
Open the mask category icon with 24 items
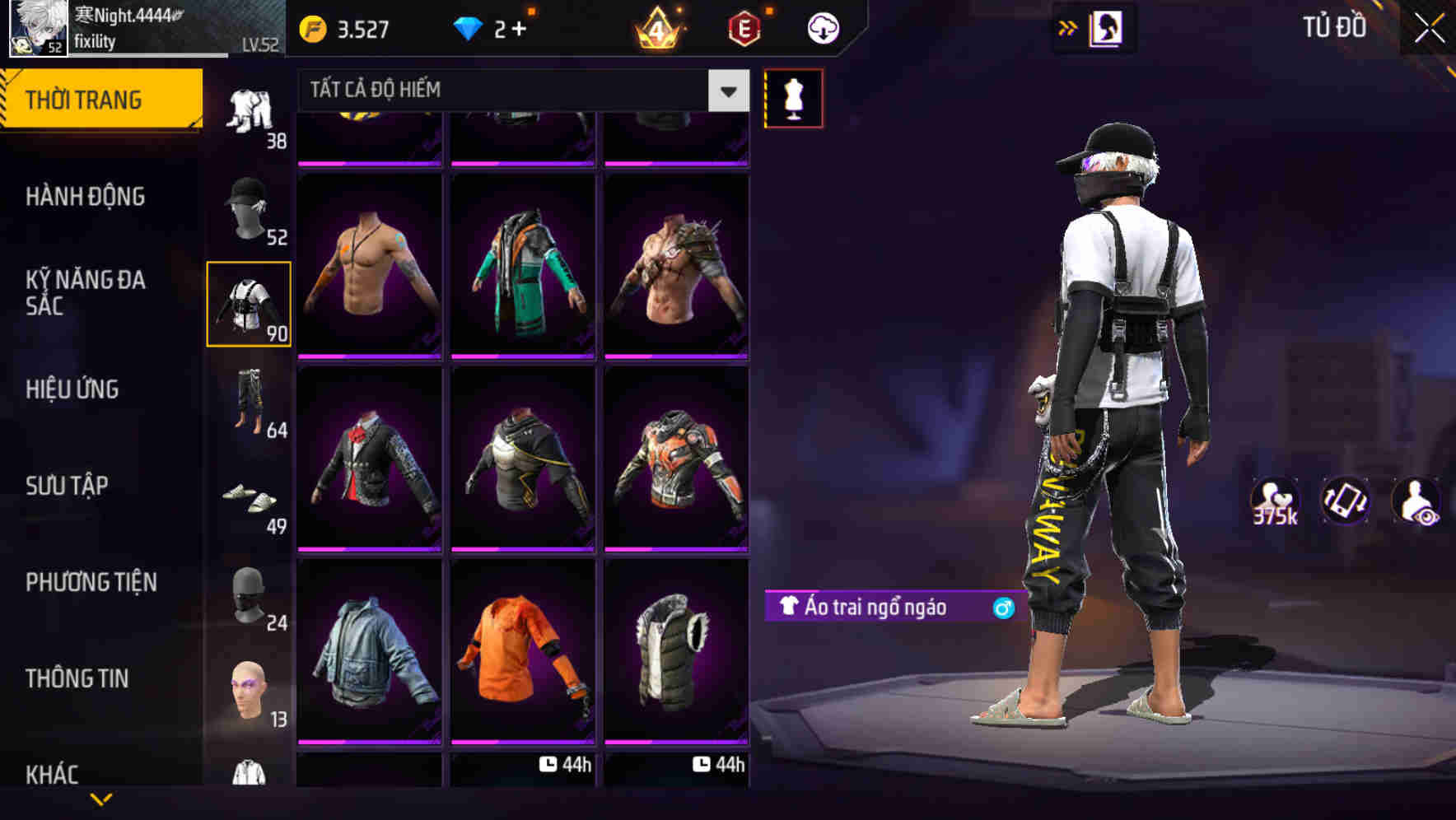(x=250, y=597)
